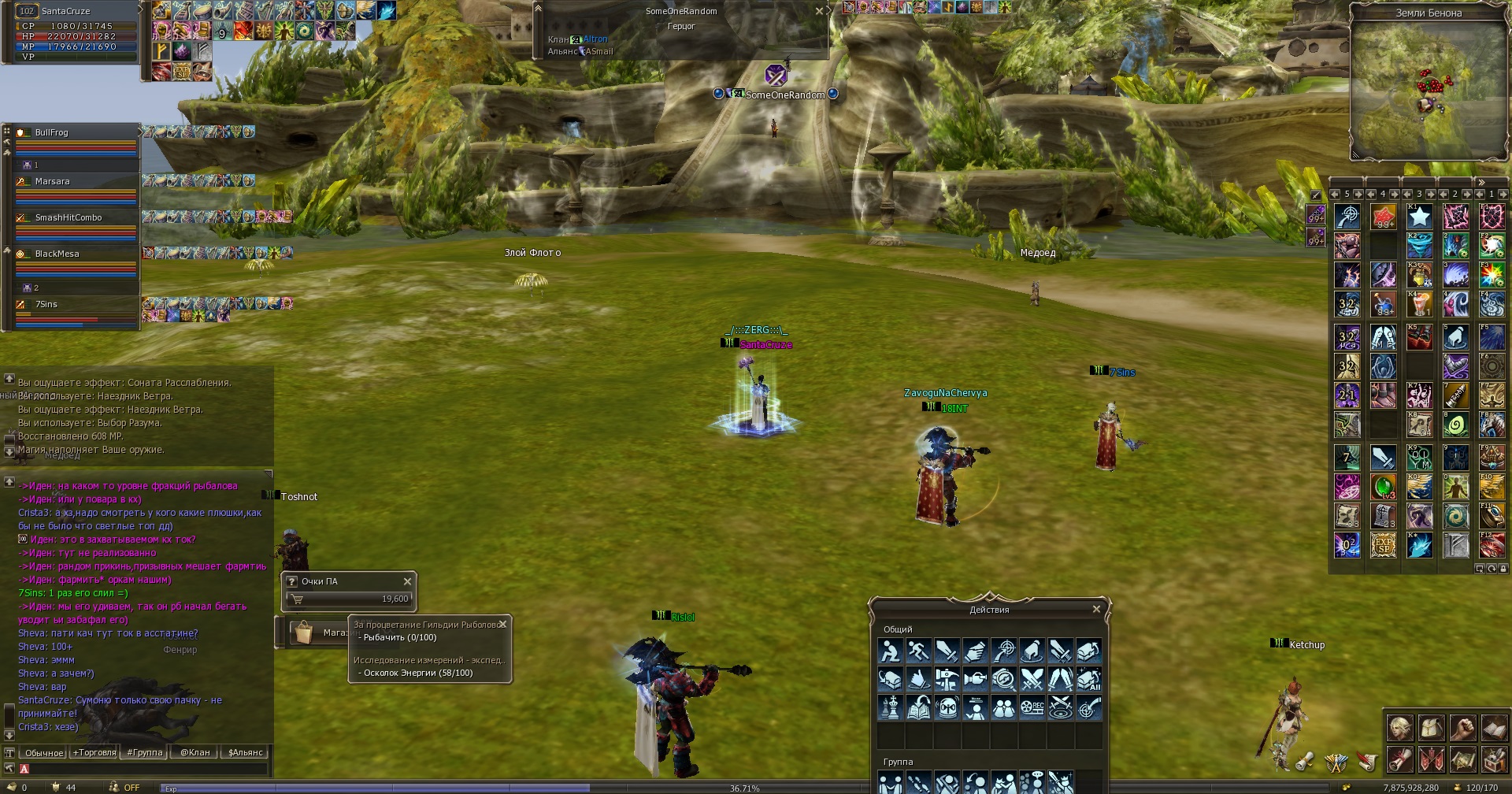Screen dimensions: 1512x794
Task: Show the Обычное general chat tab
Action: click(x=44, y=752)
